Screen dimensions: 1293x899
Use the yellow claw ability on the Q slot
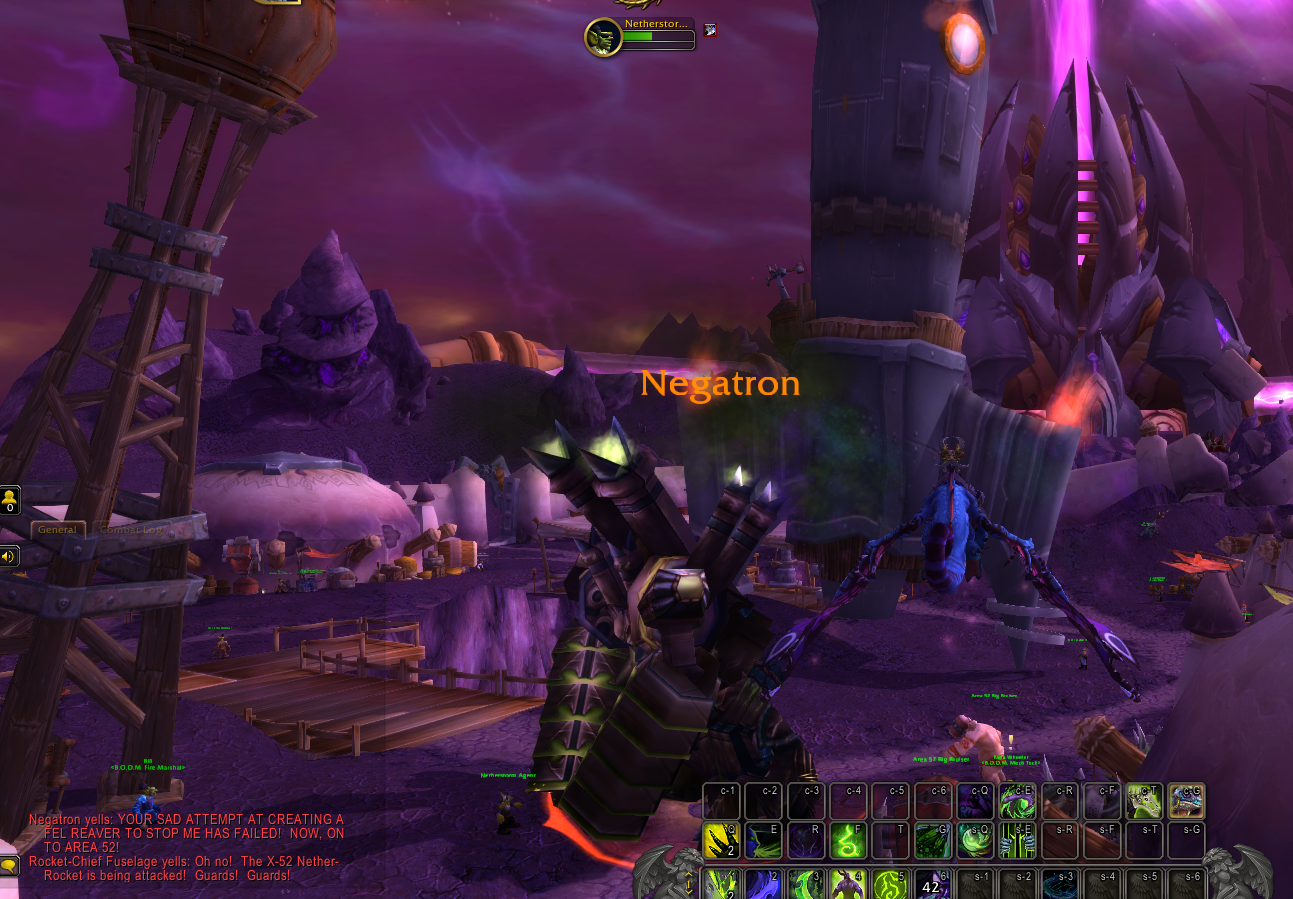click(722, 840)
